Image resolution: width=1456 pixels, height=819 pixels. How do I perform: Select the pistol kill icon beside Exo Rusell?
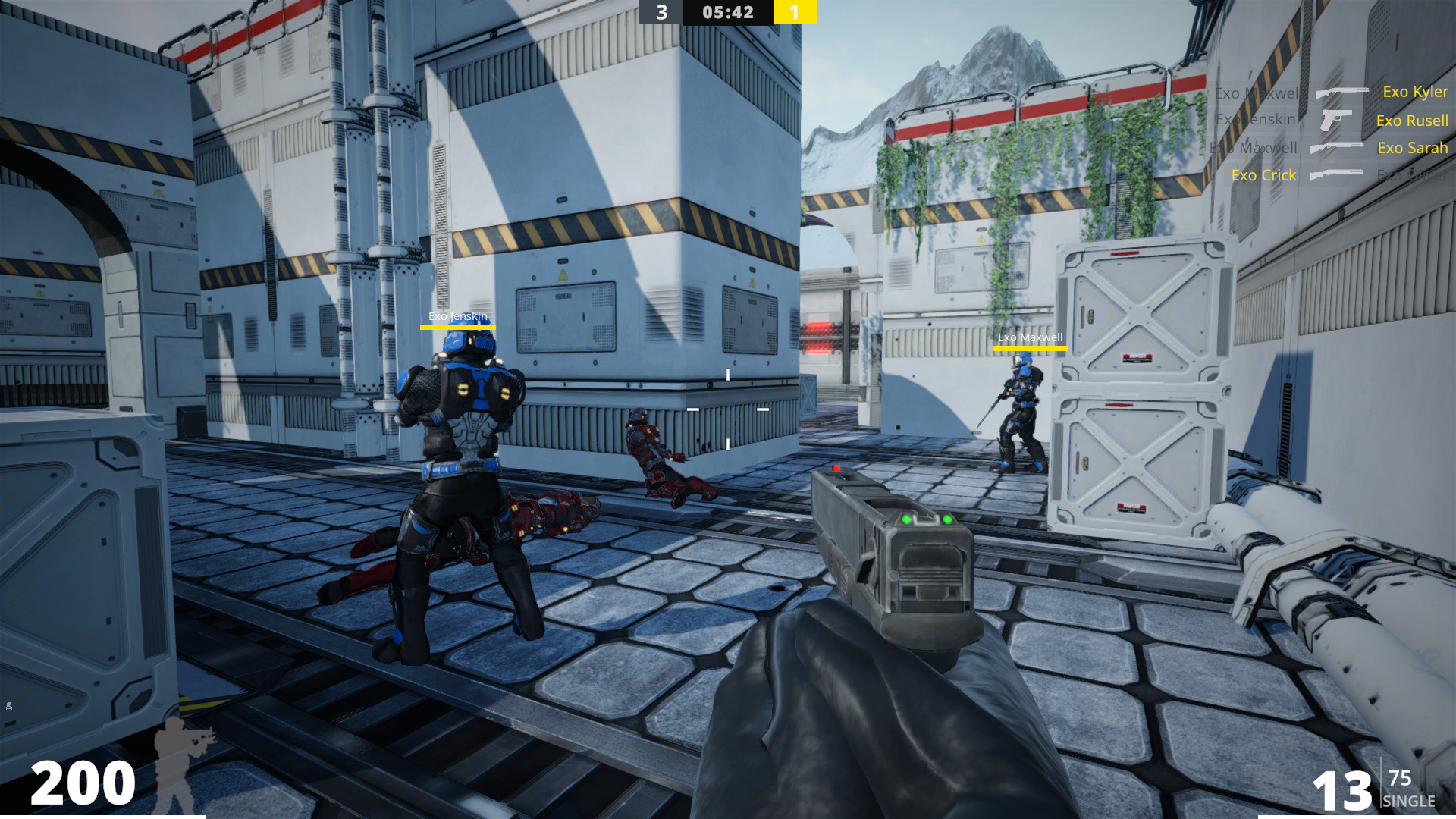1335,120
